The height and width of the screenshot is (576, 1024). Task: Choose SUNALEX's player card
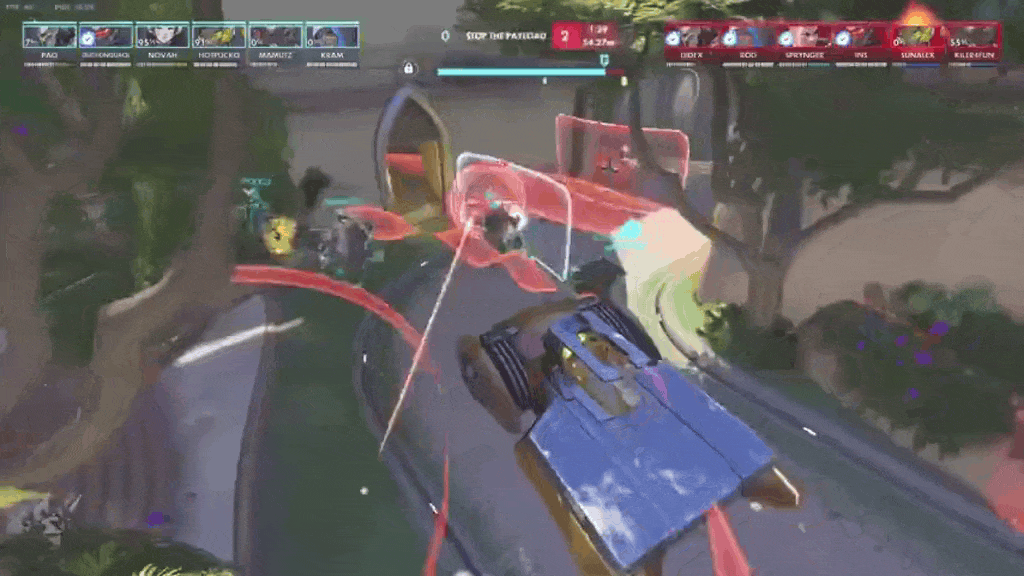click(918, 38)
